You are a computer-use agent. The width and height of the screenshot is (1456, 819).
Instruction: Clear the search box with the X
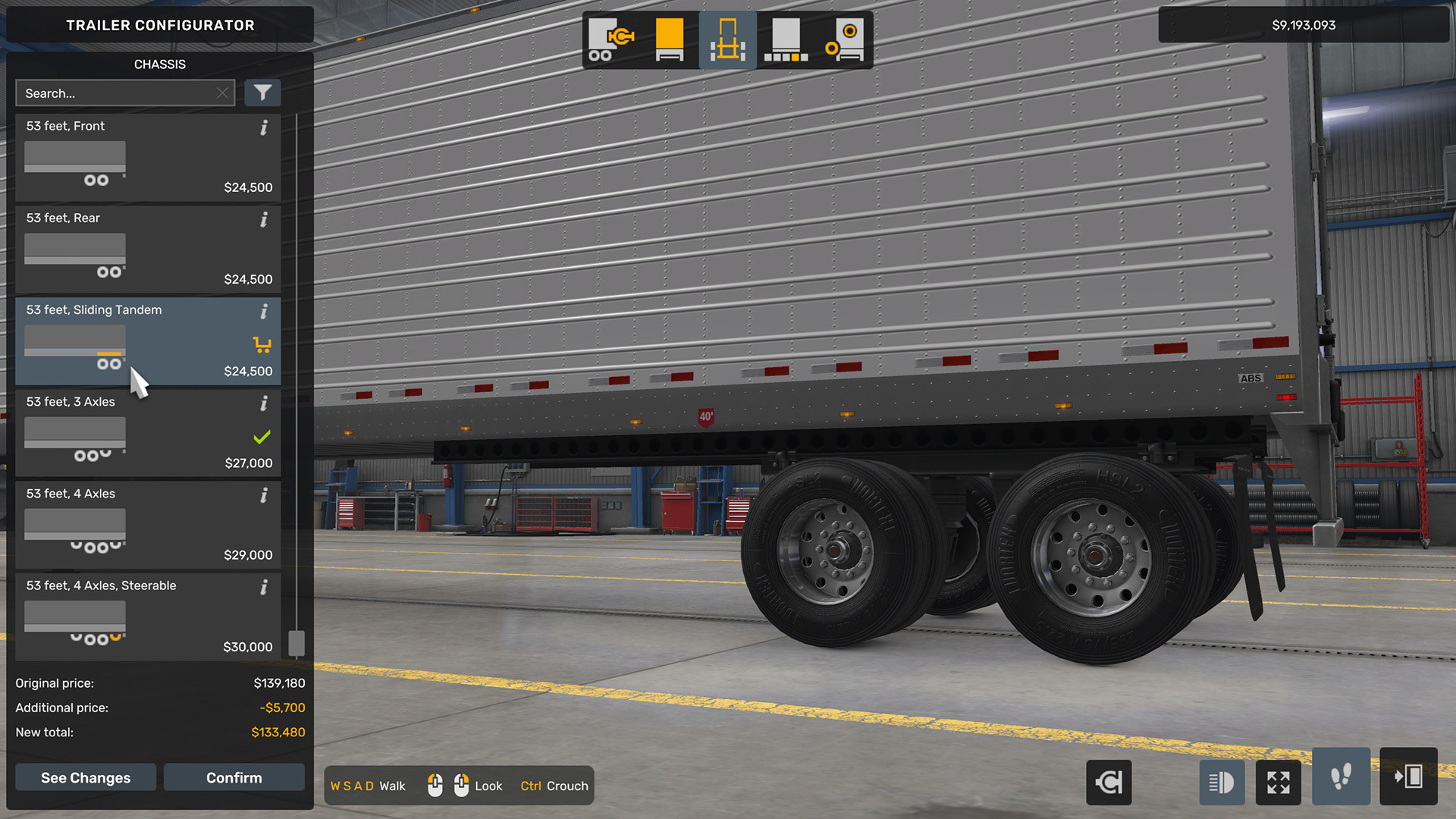(x=222, y=93)
